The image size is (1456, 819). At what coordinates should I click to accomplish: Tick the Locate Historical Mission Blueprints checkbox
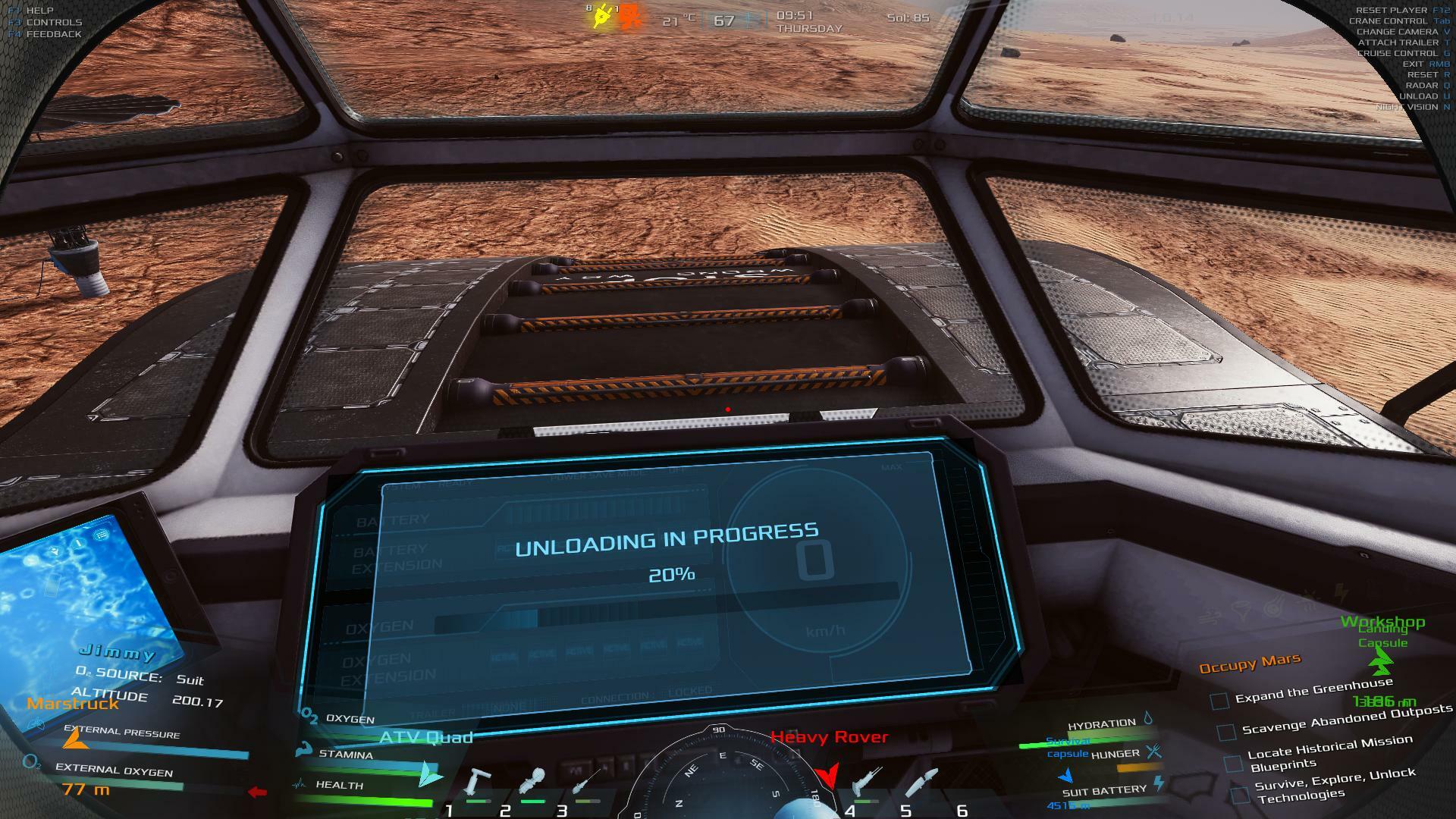pos(1233,763)
